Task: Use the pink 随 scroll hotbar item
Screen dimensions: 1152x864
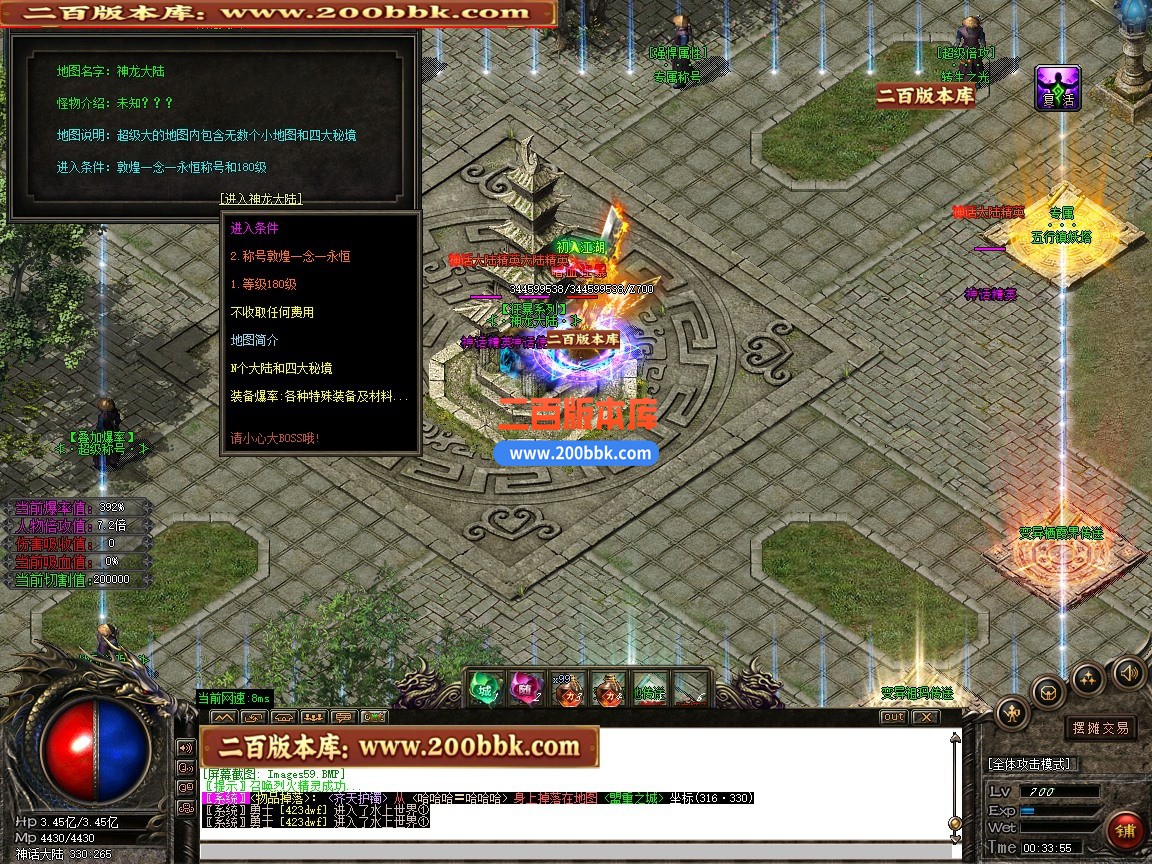Action: click(527, 688)
